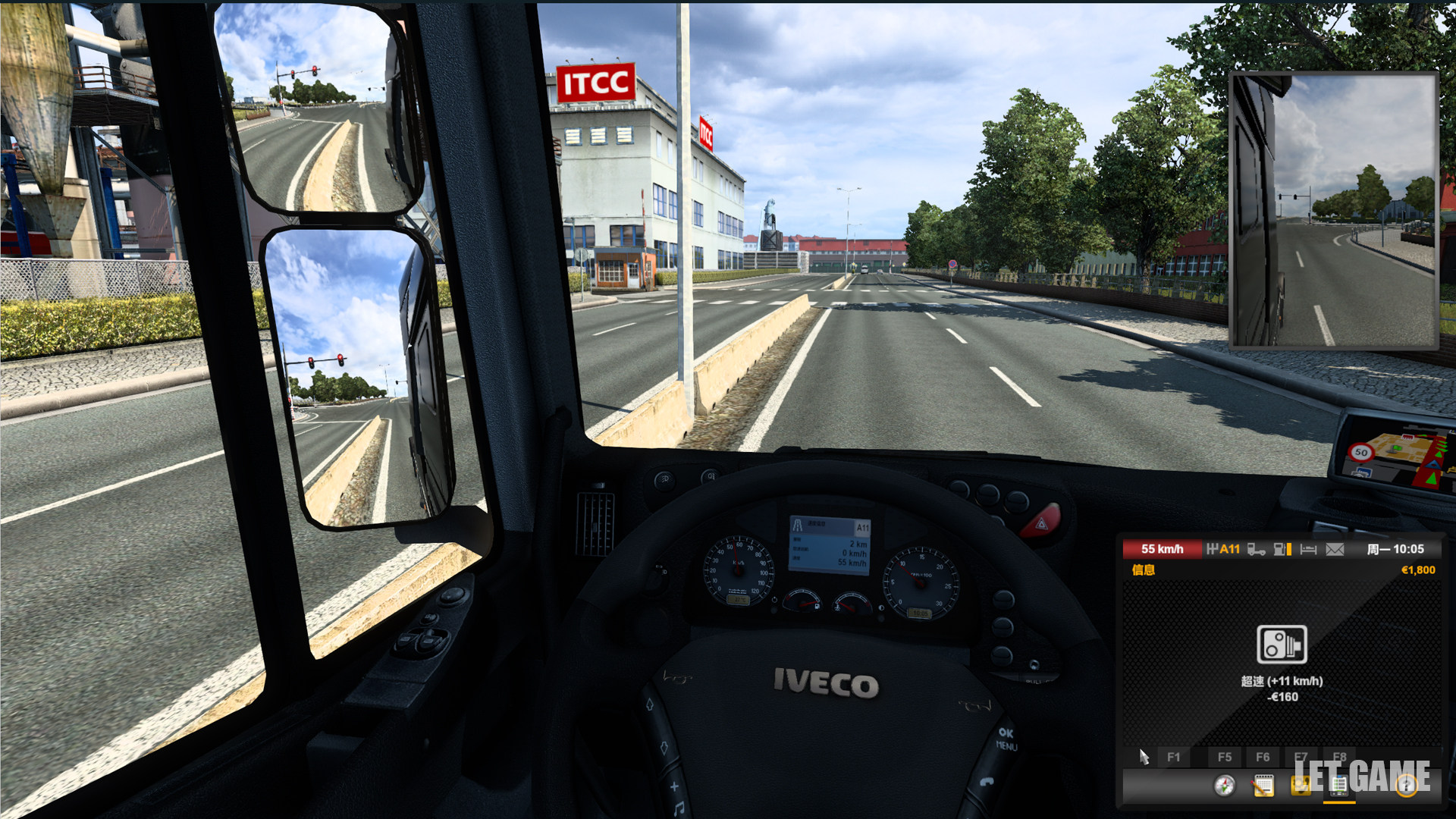
Task: Open the question mark help tab
Action: click(x=1407, y=786)
